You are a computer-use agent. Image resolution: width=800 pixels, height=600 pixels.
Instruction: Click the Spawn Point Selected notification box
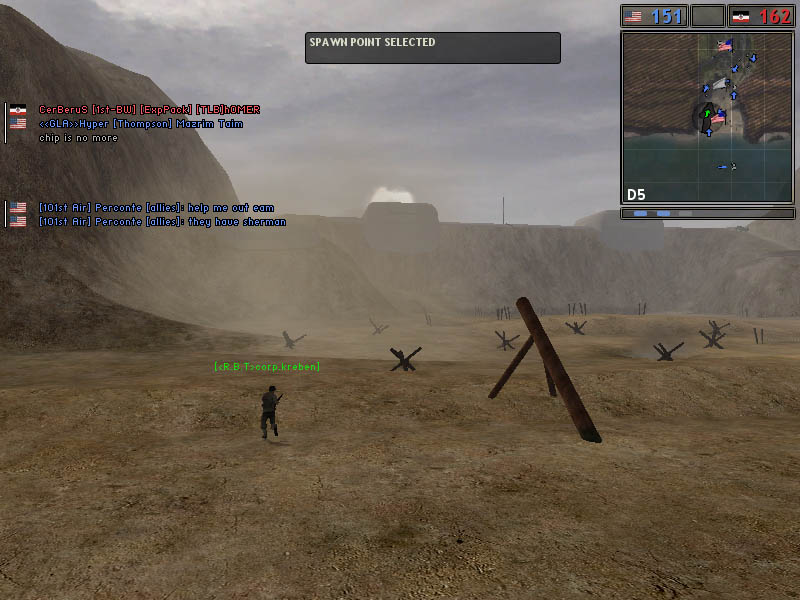432,48
